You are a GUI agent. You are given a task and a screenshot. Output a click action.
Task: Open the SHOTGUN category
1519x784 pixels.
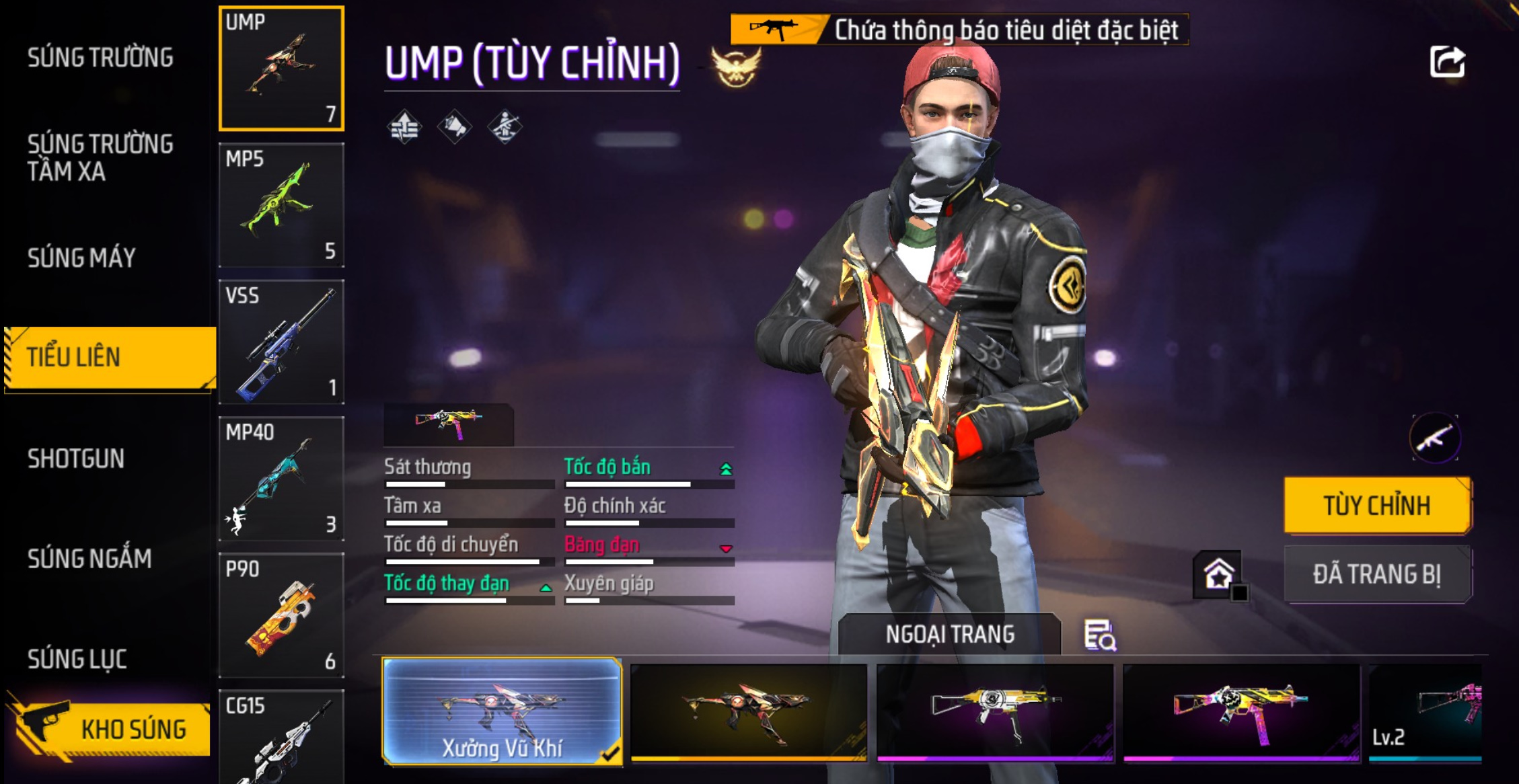[76, 459]
